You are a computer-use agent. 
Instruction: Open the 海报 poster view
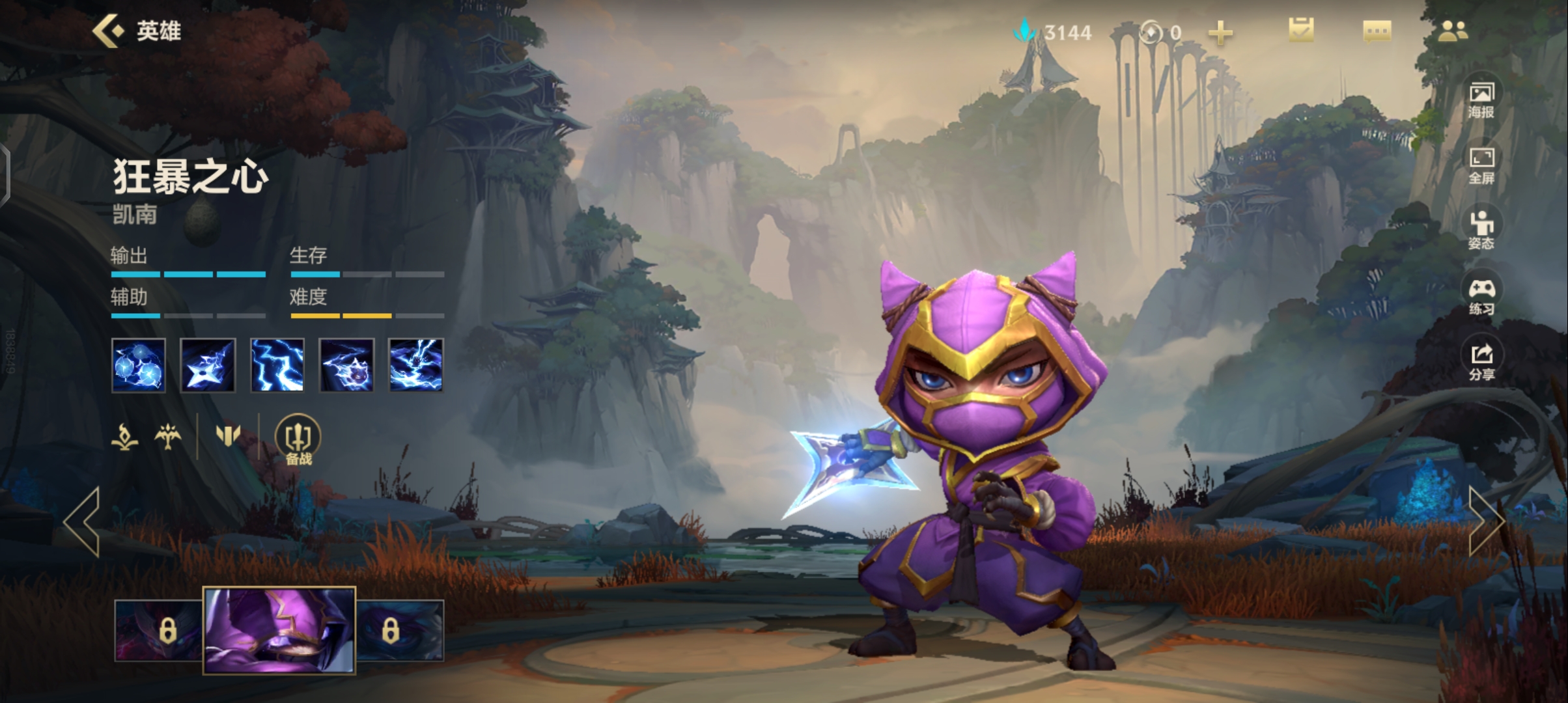point(1481,99)
